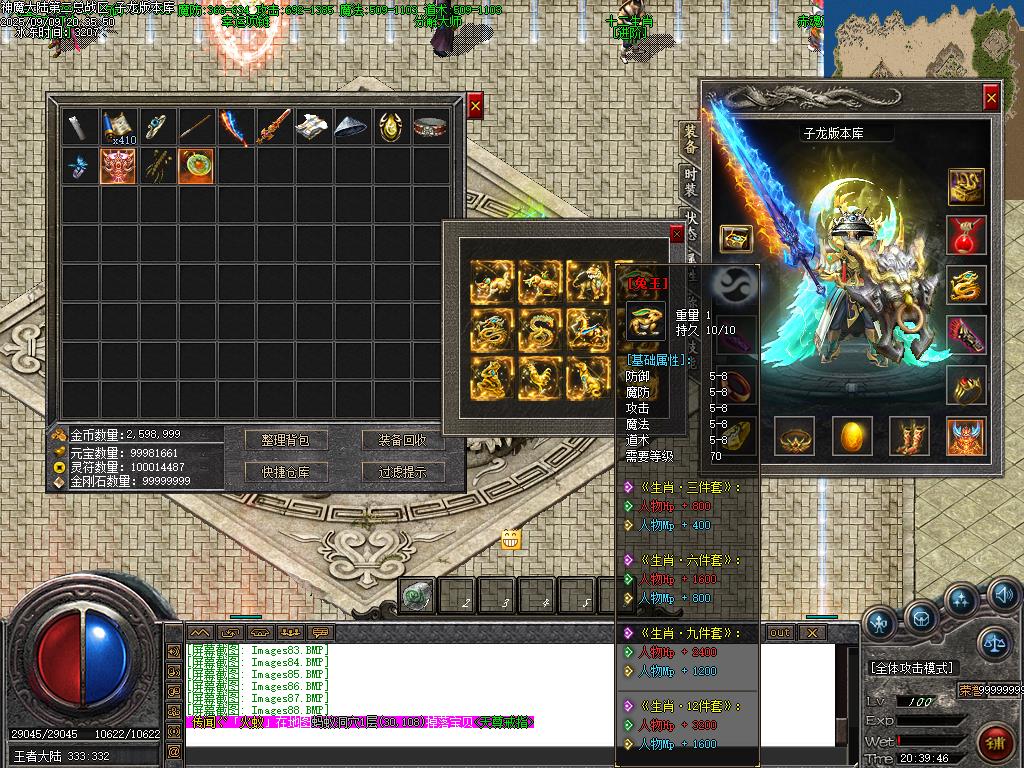Click the 过滤提示 filter hints button
1024x768 pixels.
tap(402, 472)
